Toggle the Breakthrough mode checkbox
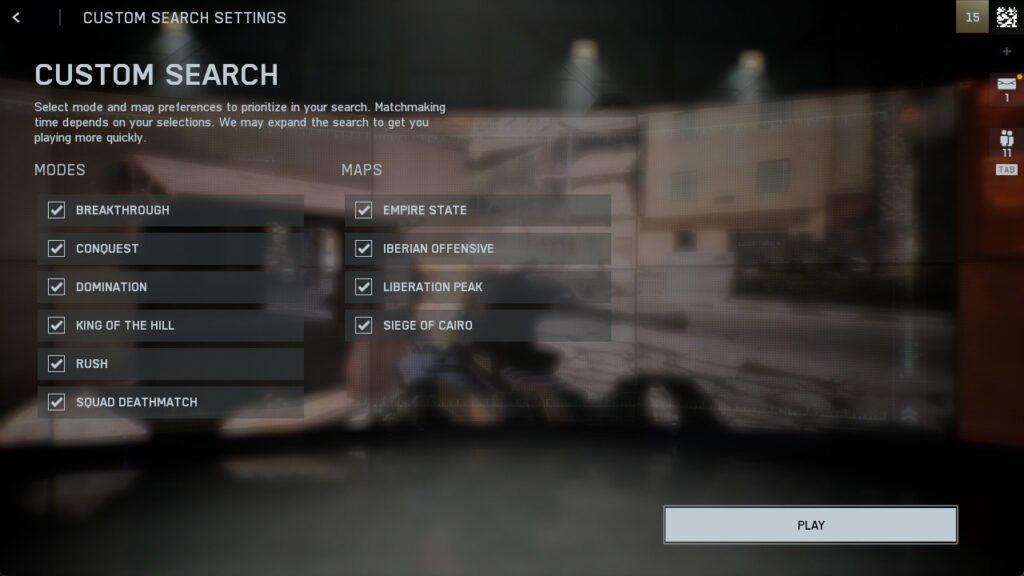This screenshot has width=1024, height=576. 57,210
